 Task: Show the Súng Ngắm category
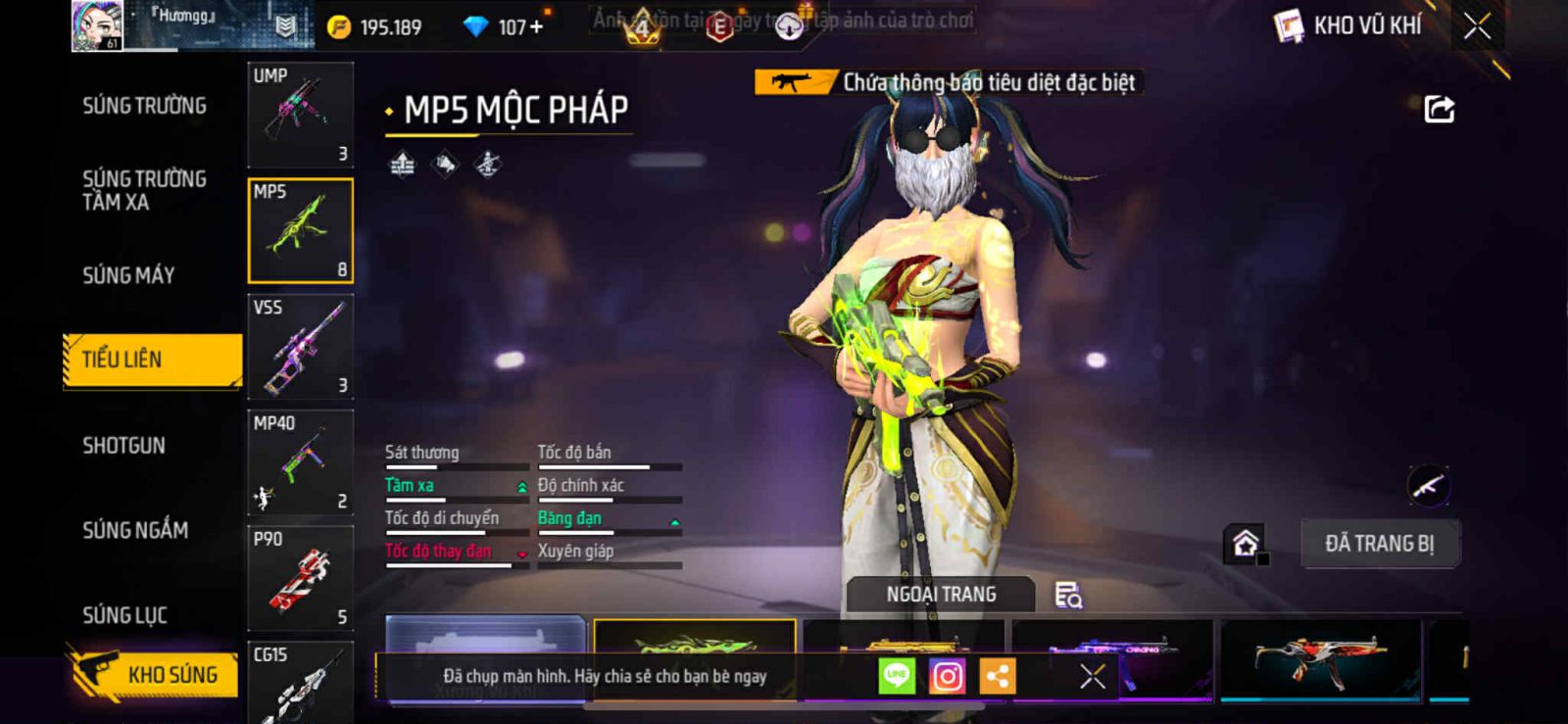click(135, 530)
